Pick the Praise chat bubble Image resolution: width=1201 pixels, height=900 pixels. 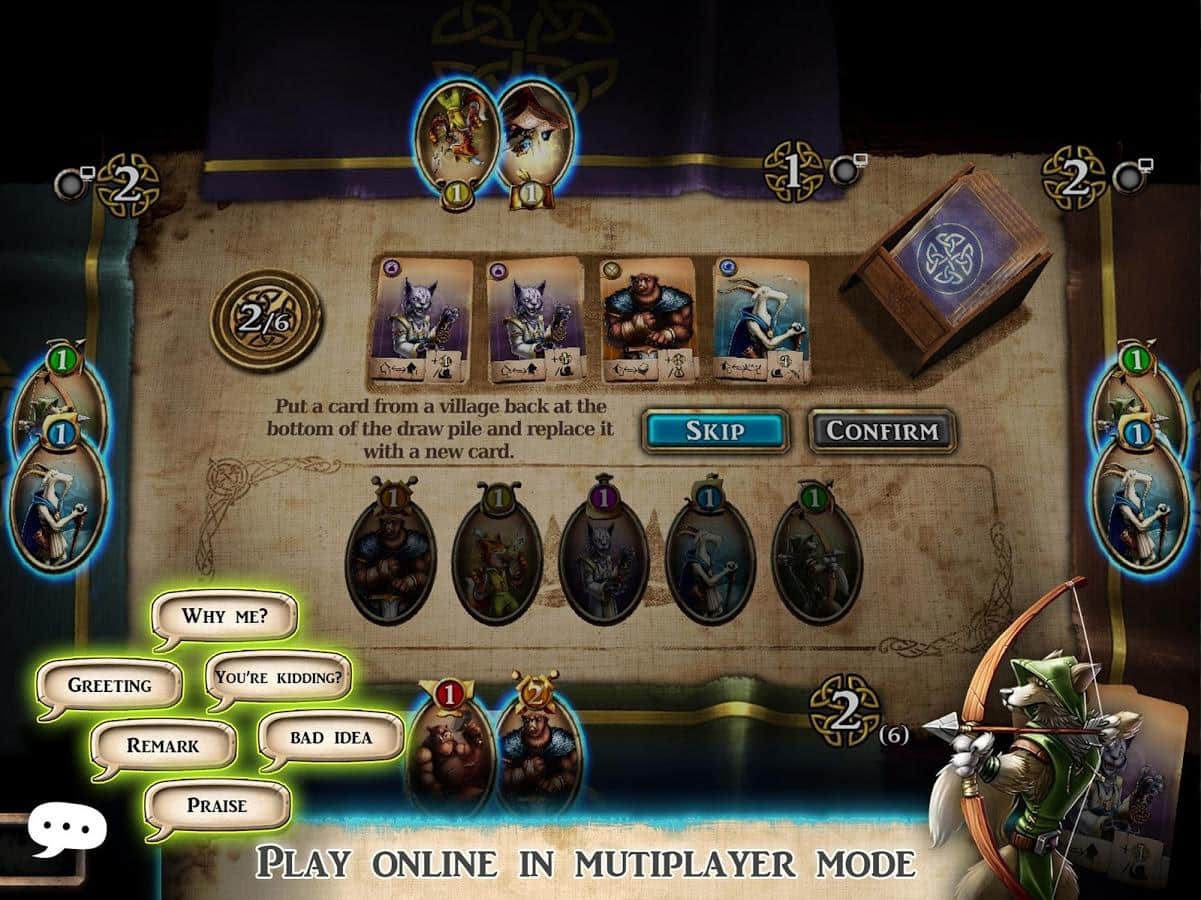[217, 805]
